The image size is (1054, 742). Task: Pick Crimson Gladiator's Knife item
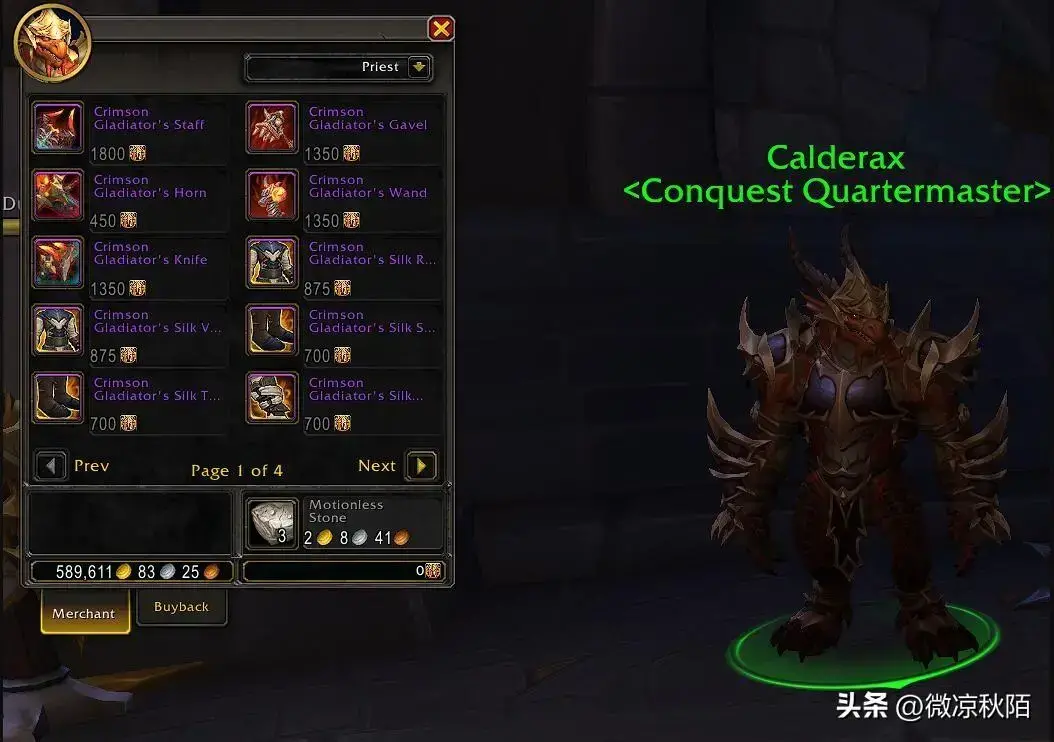58,262
